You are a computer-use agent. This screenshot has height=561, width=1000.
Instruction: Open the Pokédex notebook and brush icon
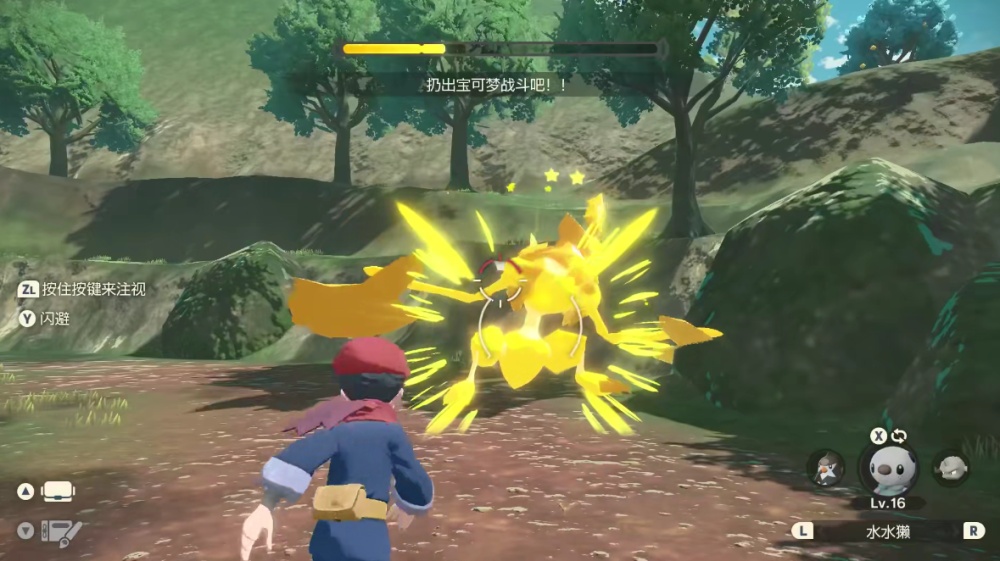tap(60, 531)
